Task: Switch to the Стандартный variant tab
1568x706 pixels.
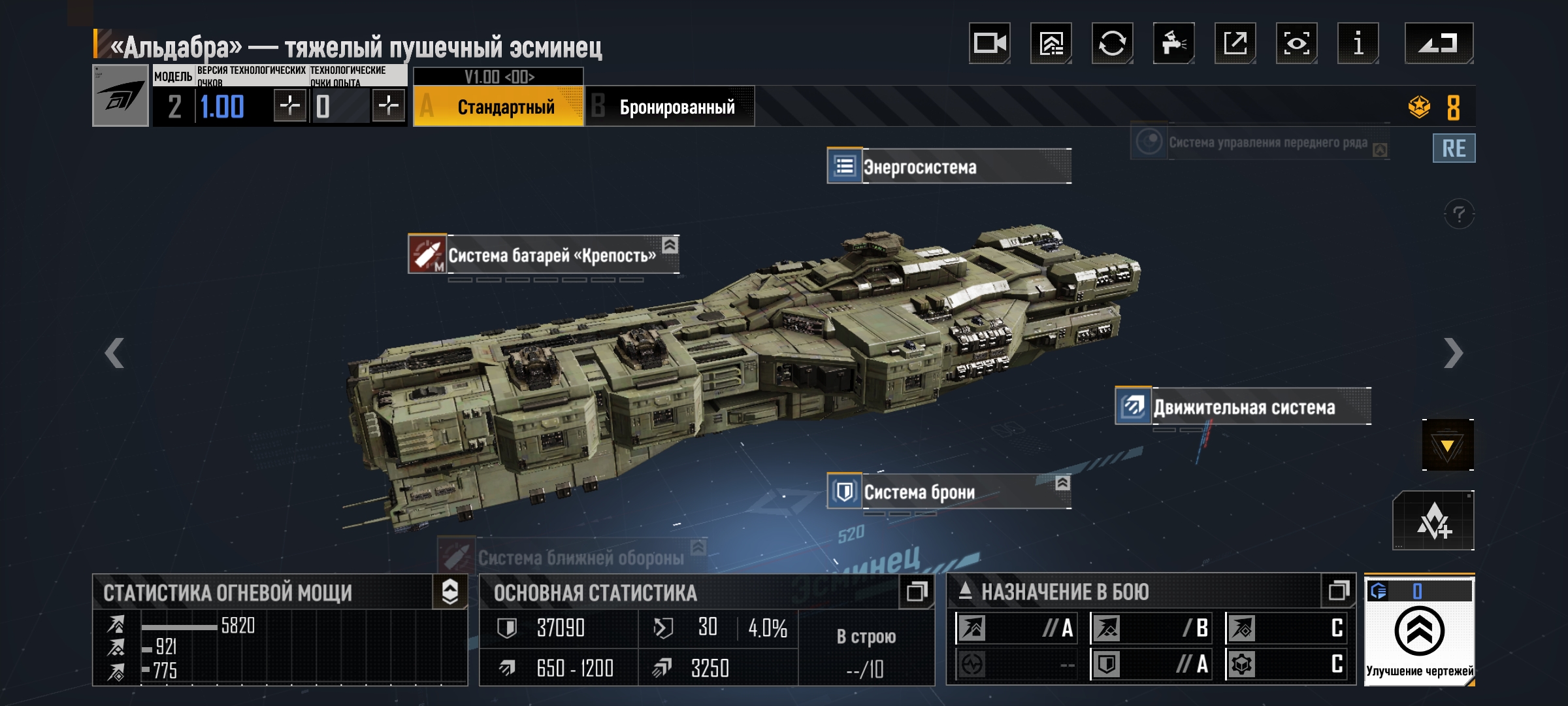Action: 499,107
